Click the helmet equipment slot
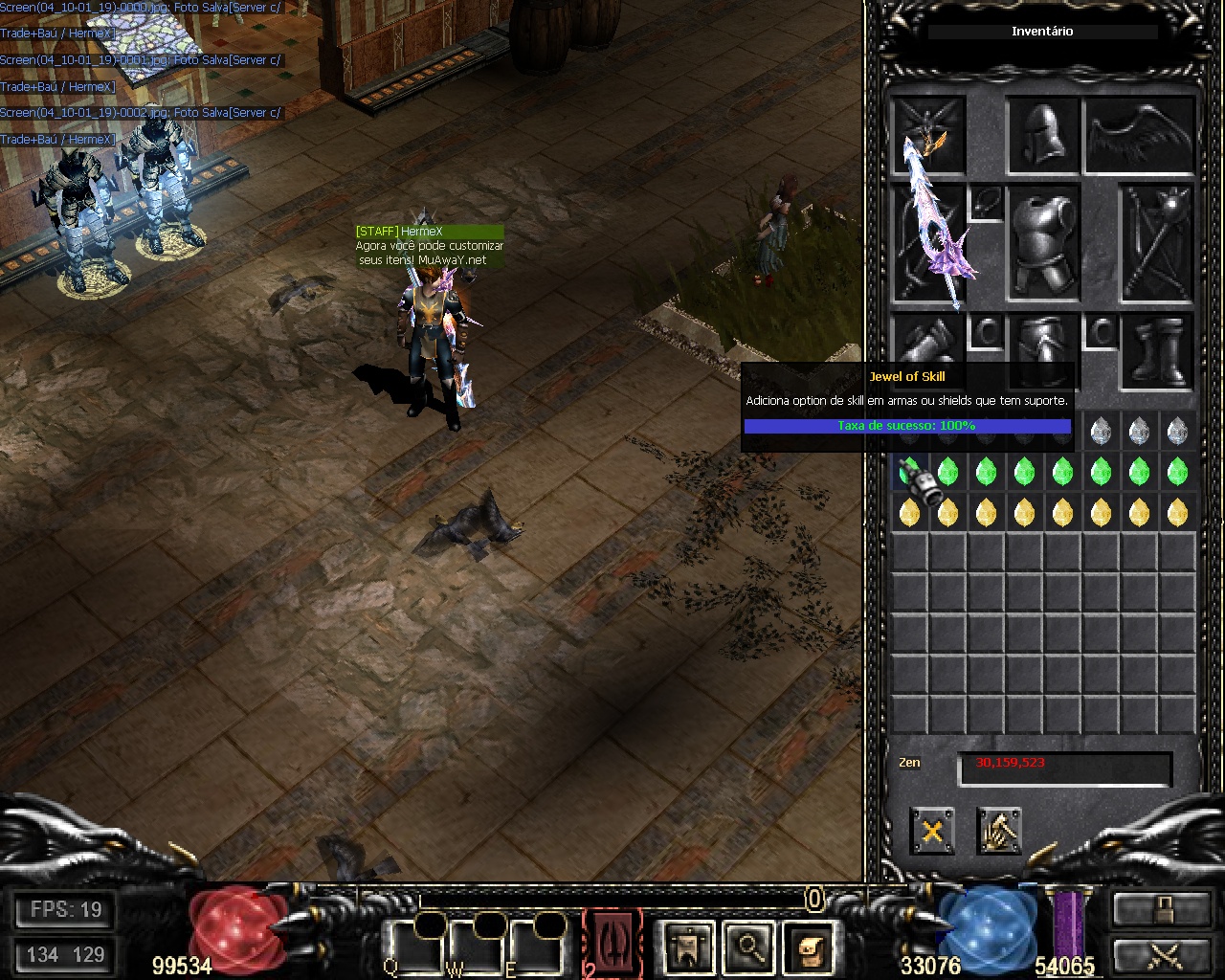 tap(1043, 135)
